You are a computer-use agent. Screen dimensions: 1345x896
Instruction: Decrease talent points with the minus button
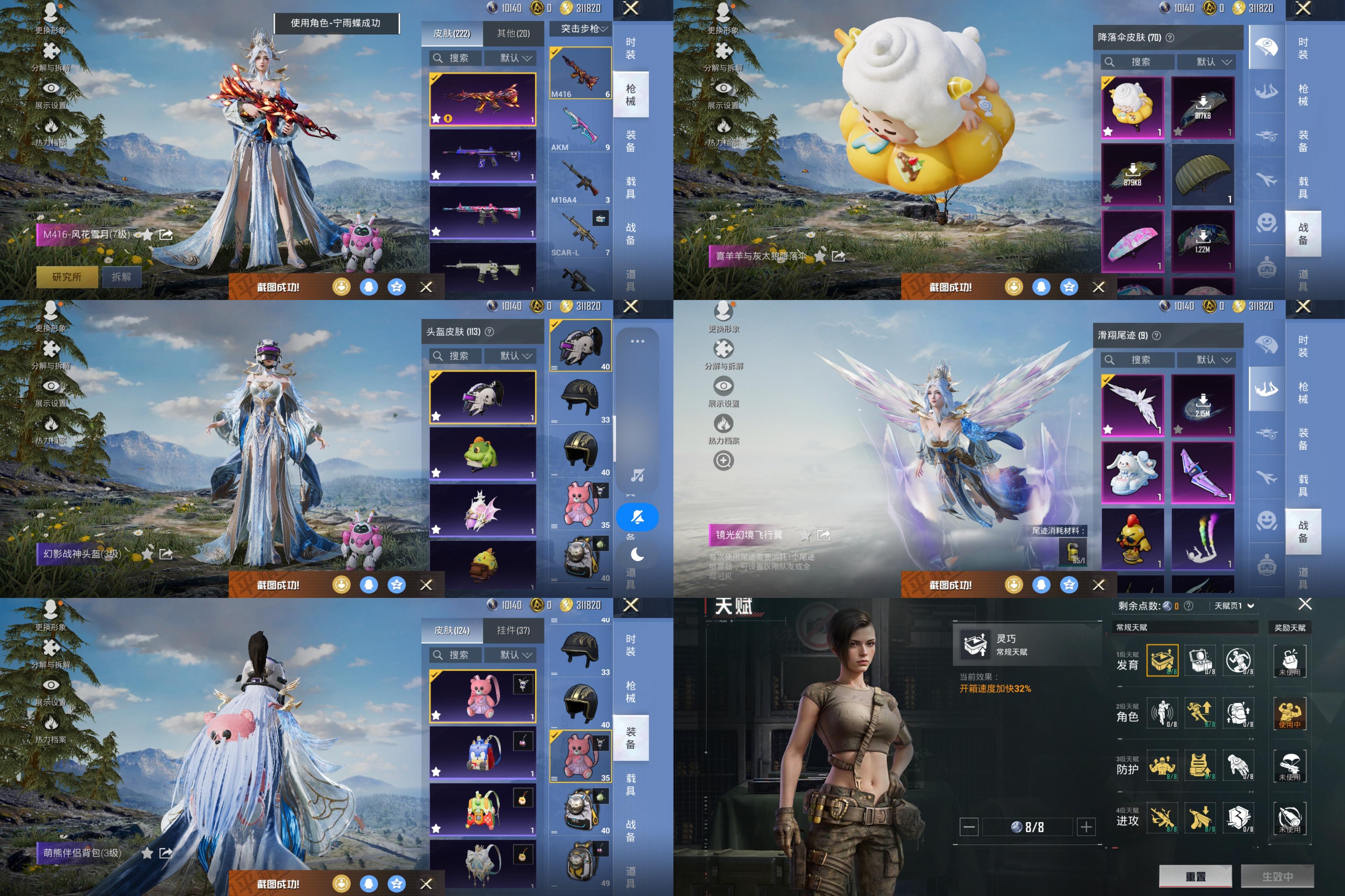click(968, 826)
